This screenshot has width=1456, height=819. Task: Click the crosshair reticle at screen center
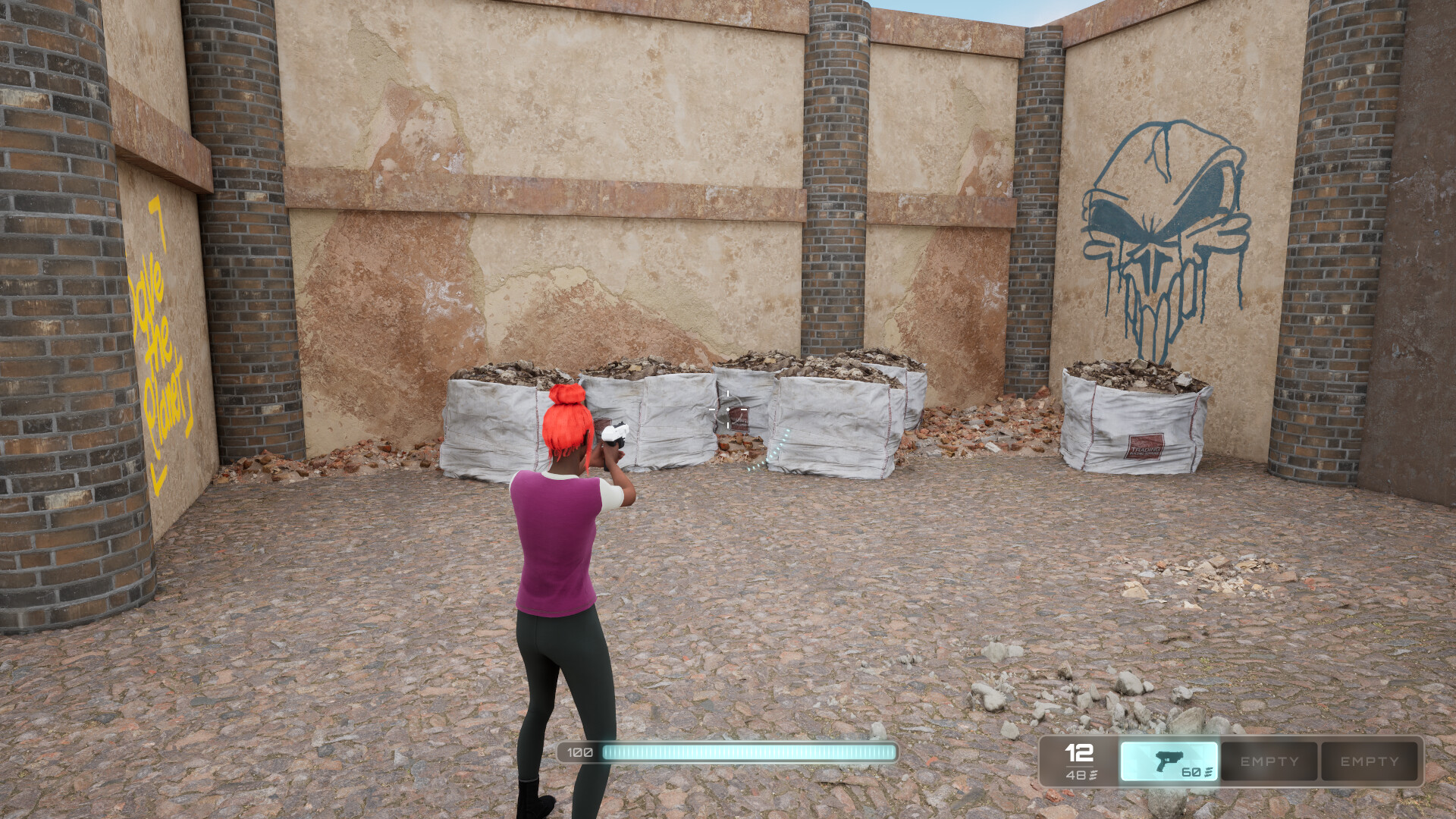[x=728, y=409]
